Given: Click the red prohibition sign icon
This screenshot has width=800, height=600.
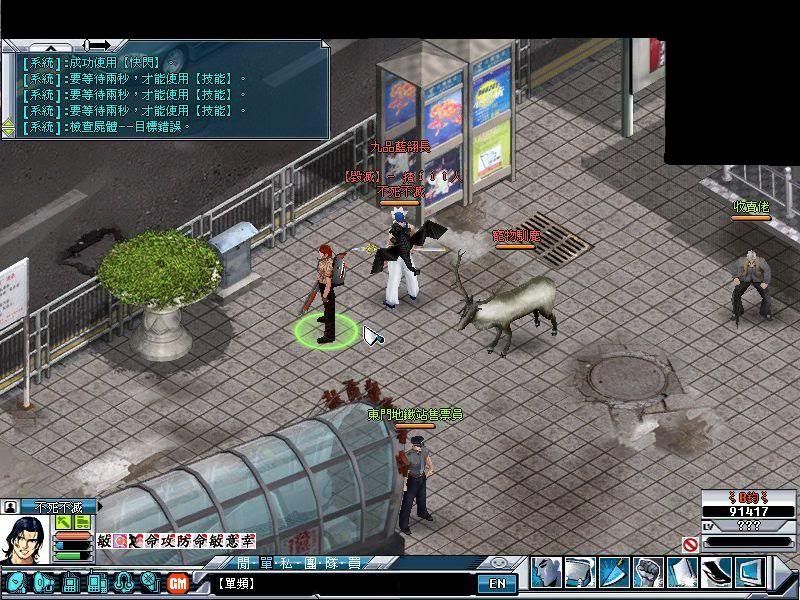Looking at the screenshot, I should click(x=690, y=545).
